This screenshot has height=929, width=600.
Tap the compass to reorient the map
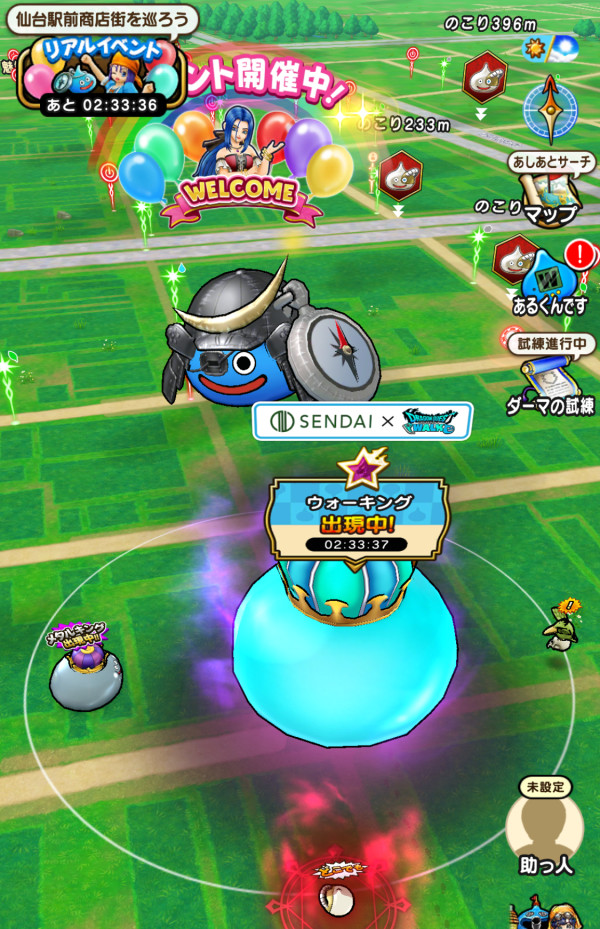pyautogui.click(x=550, y=109)
